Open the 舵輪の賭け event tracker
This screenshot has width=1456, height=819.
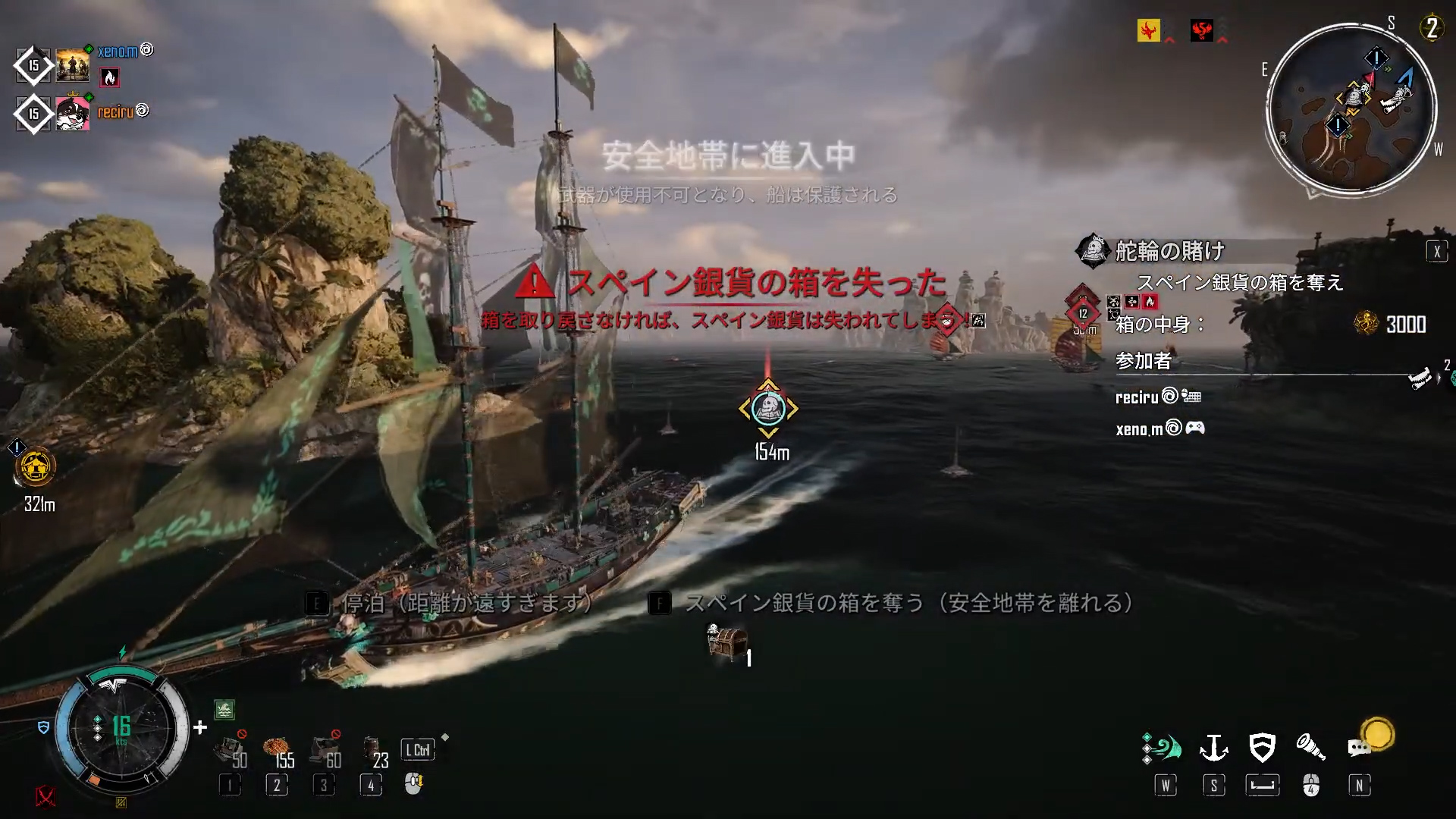pyautogui.click(x=1169, y=250)
